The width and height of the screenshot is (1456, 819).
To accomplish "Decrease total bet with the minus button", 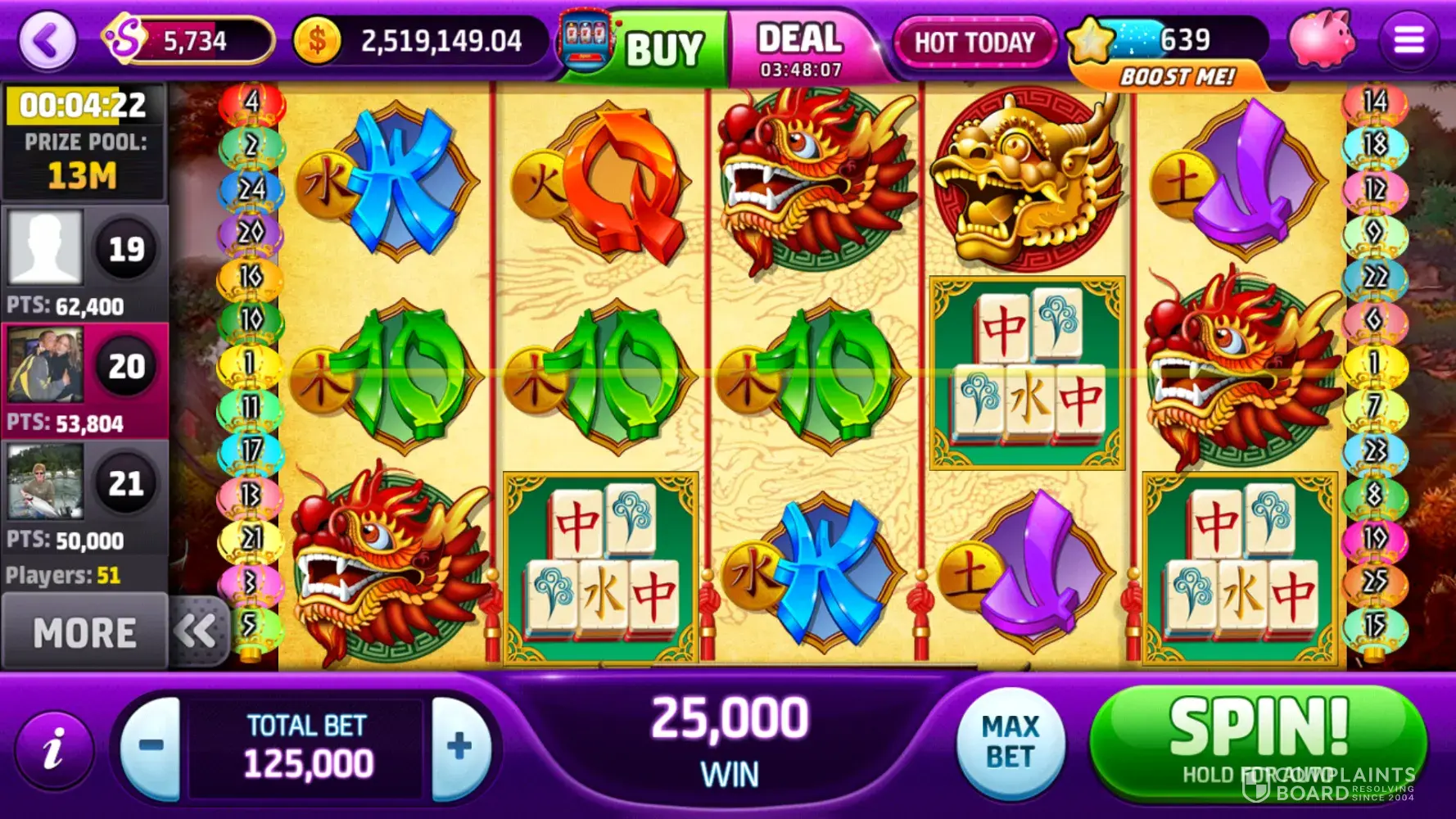I will [151, 747].
